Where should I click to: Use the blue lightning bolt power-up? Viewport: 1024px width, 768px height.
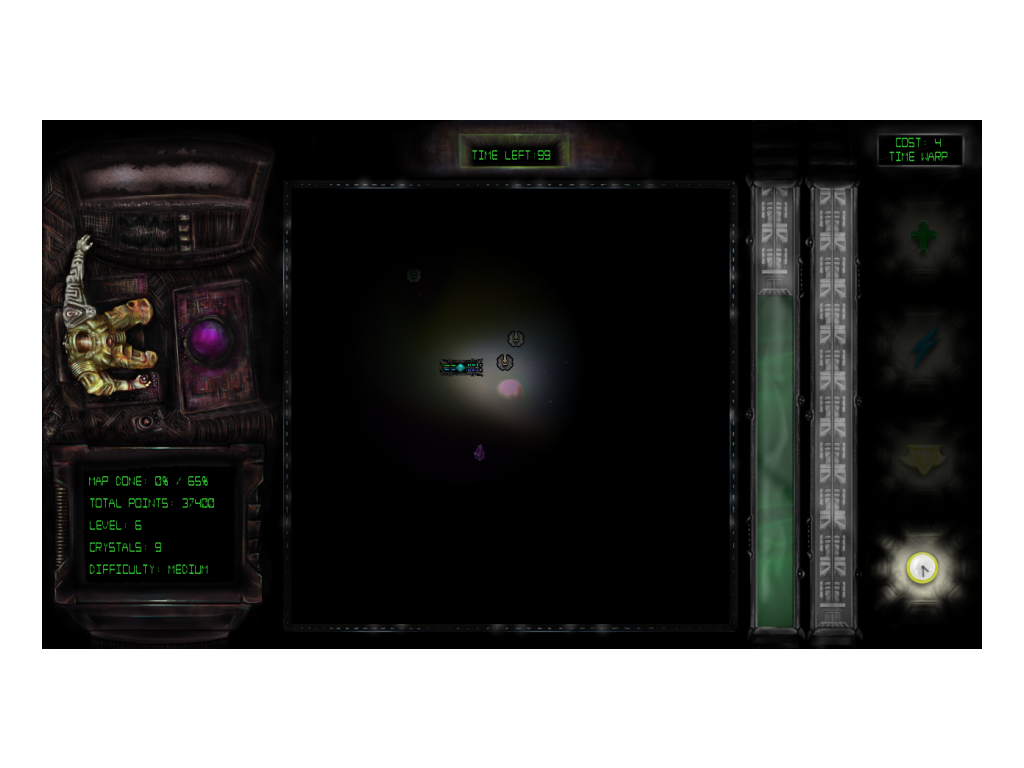tap(922, 347)
